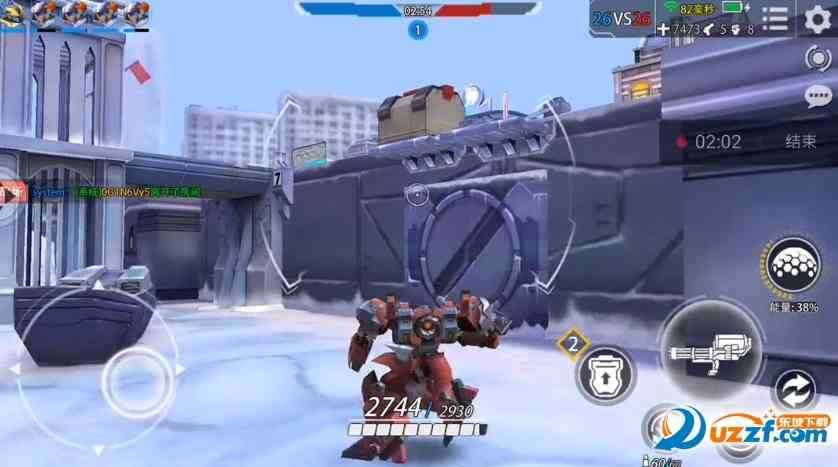The width and height of the screenshot is (838, 467).
Task: Click the circular target icon below settings
Action: pos(817,58)
